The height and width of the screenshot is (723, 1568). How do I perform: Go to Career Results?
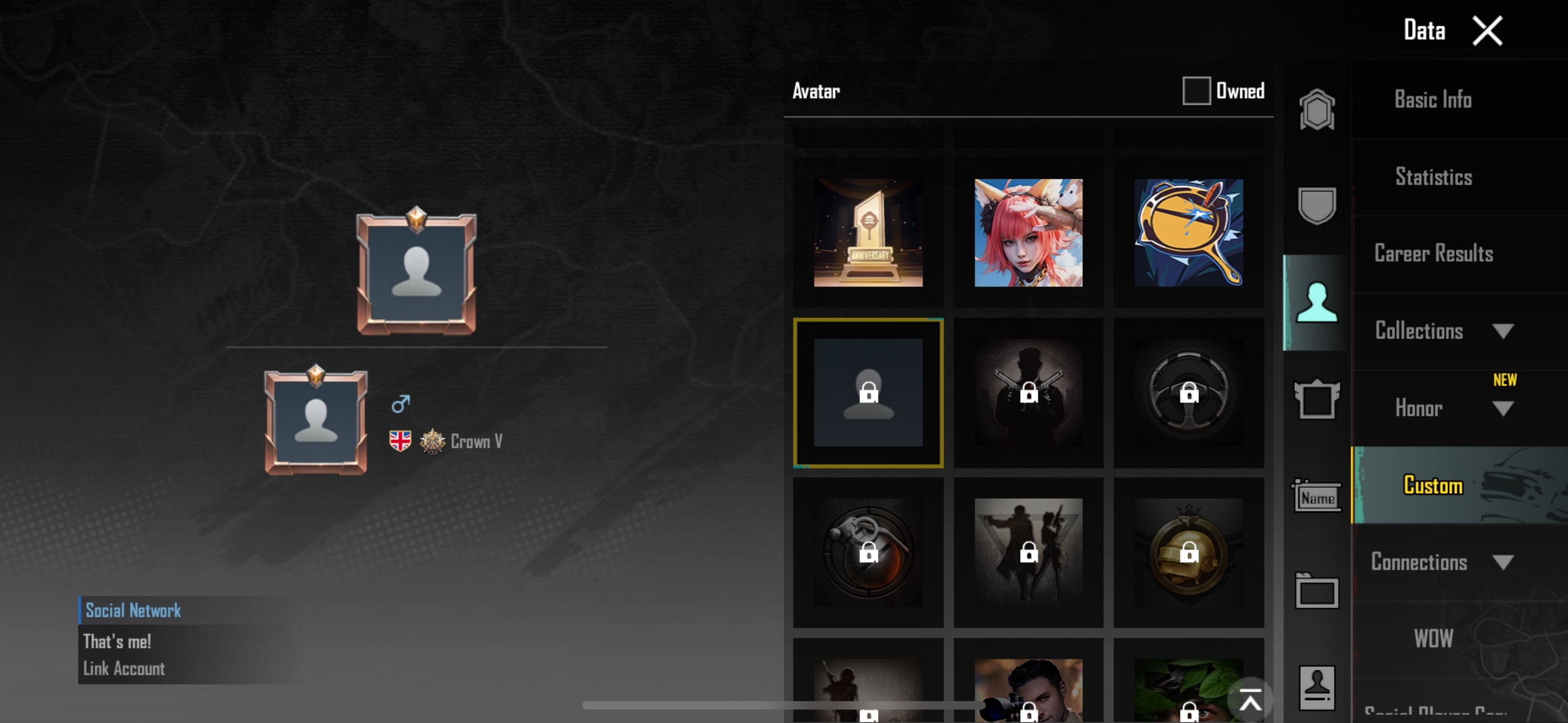pyautogui.click(x=1433, y=254)
